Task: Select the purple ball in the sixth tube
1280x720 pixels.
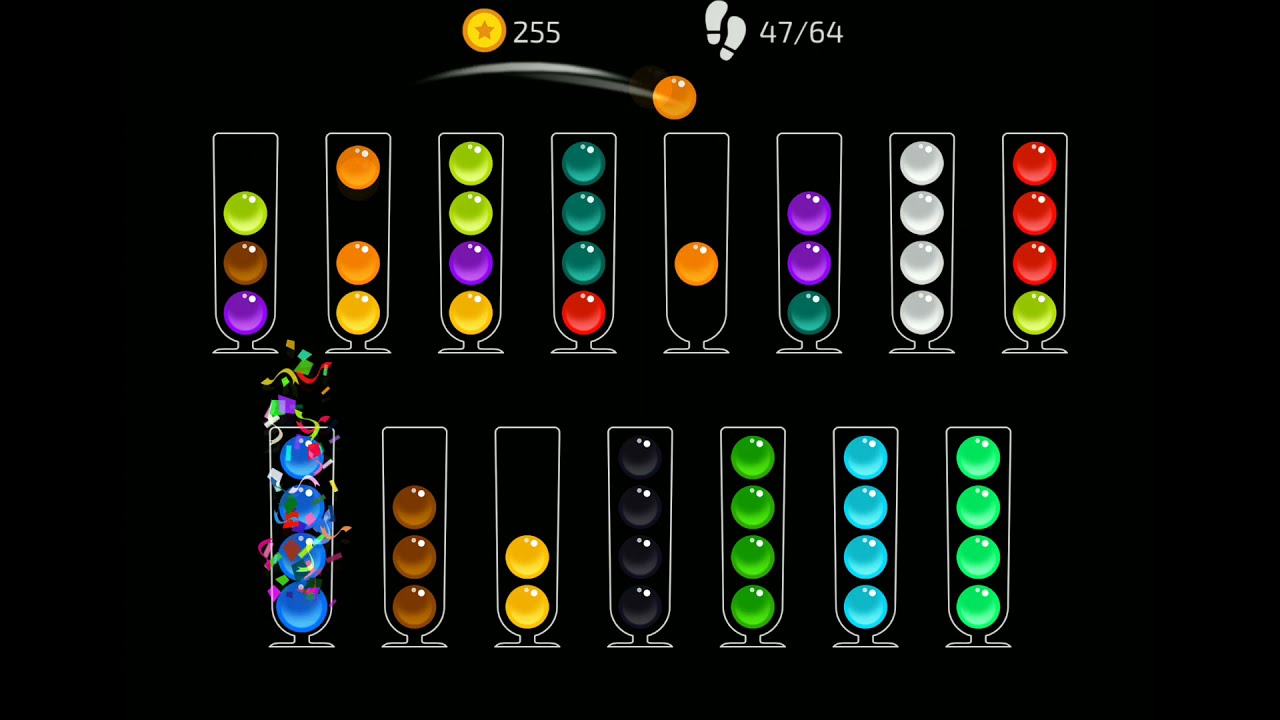Action: click(809, 211)
